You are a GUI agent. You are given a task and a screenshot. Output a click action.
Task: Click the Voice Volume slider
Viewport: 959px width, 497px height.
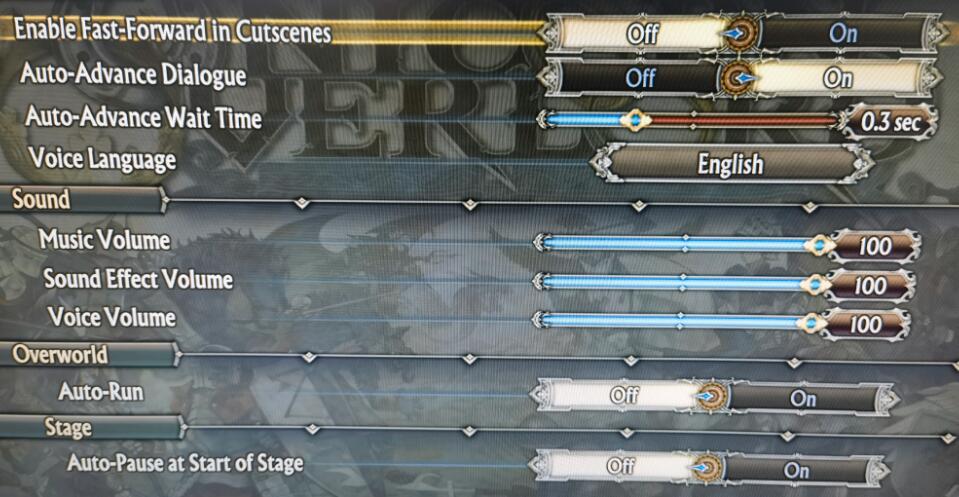tap(674, 321)
